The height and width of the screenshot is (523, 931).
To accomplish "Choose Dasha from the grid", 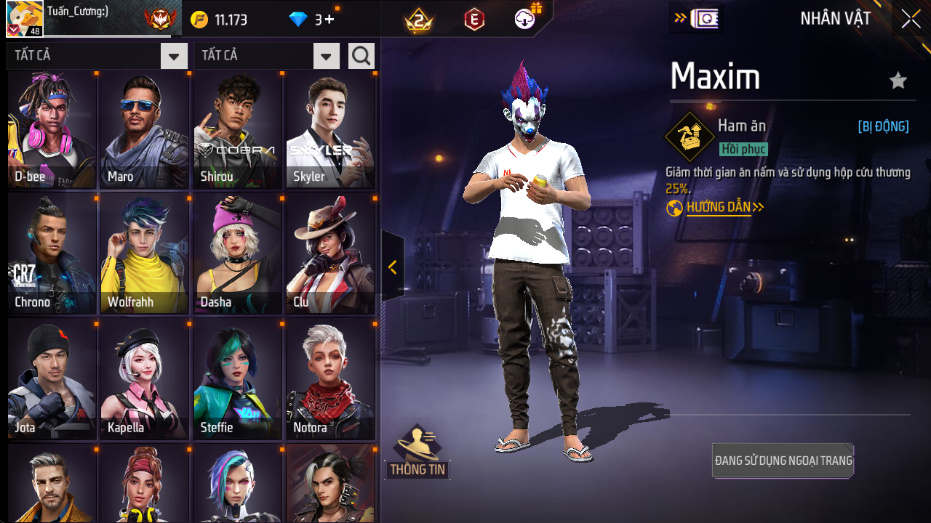I will tap(238, 254).
